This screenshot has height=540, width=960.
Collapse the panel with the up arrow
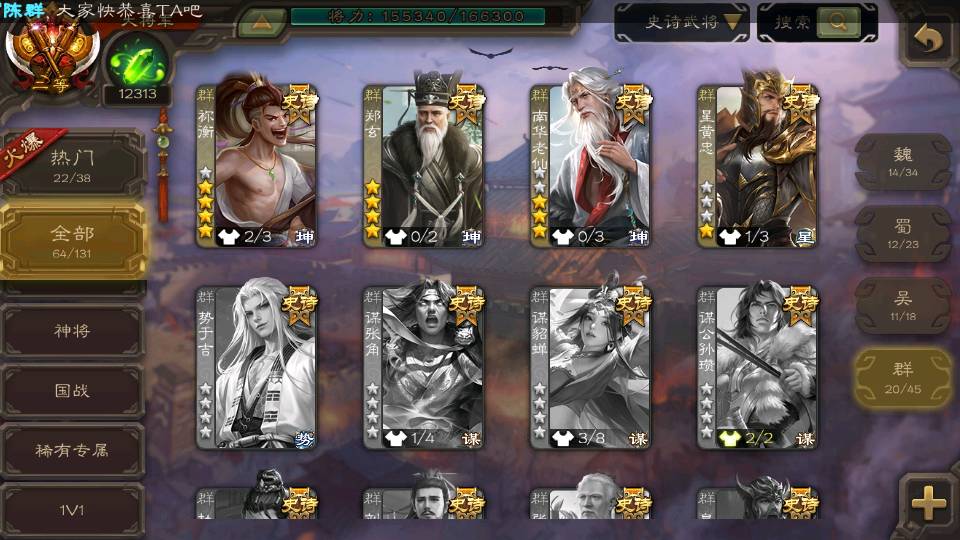click(262, 22)
